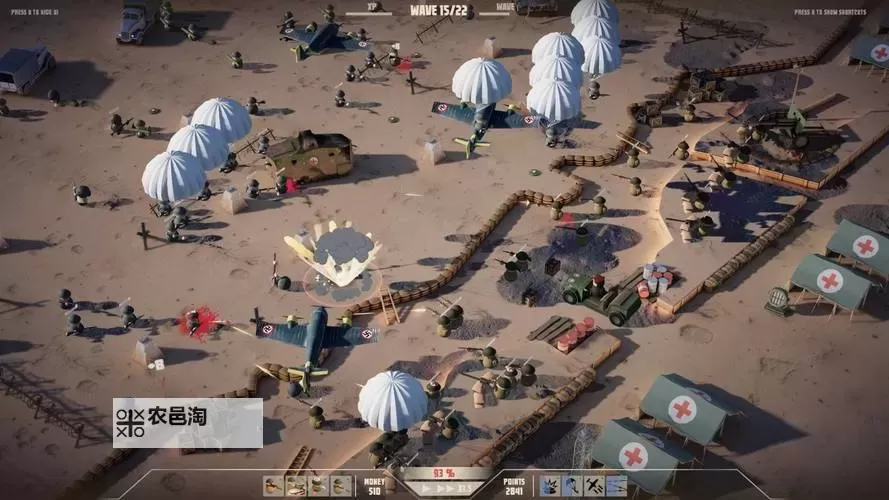889x500 pixels.
Task: Click the double-arrow fast-forward button
Action: click(x=449, y=489)
